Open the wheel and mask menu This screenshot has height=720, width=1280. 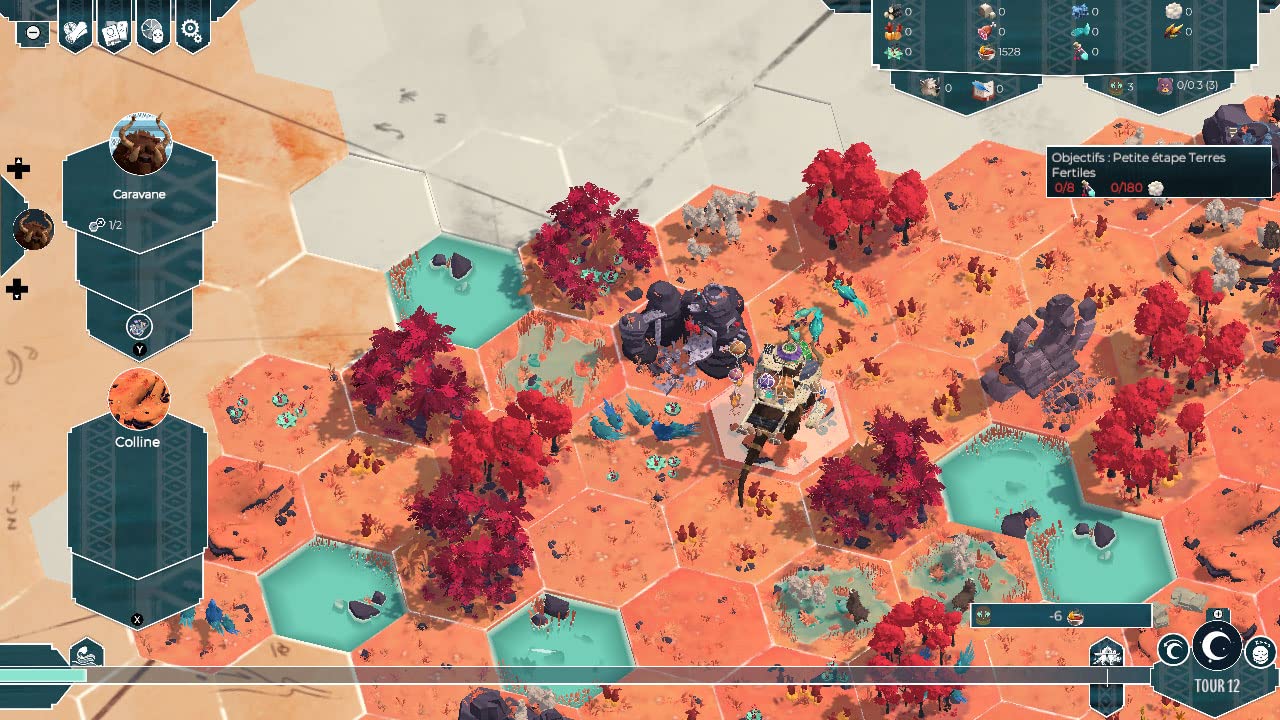pyautogui.click(x=153, y=31)
